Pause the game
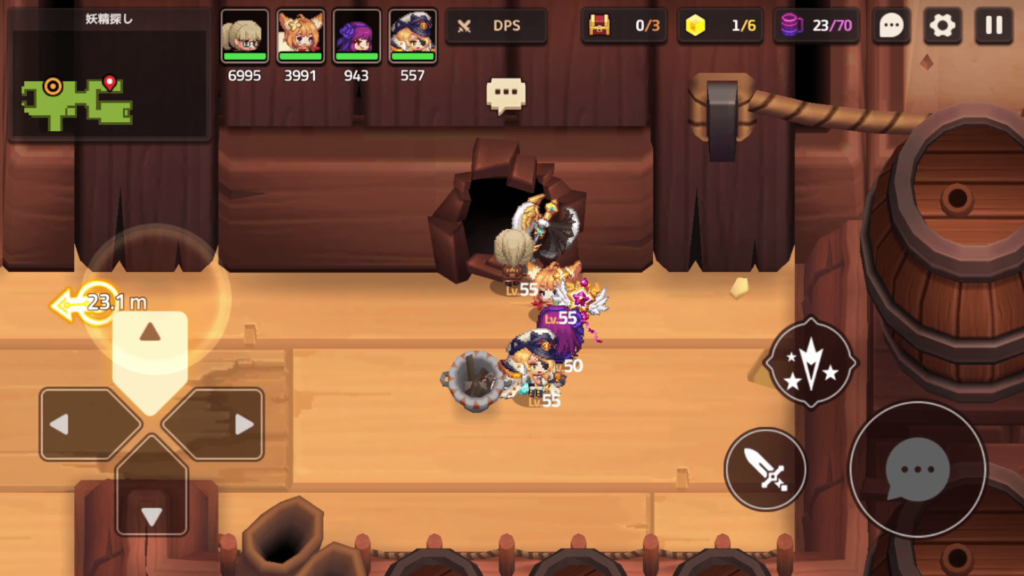Image resolution: width=1024 pixels, height=576 pixels. 993,26
